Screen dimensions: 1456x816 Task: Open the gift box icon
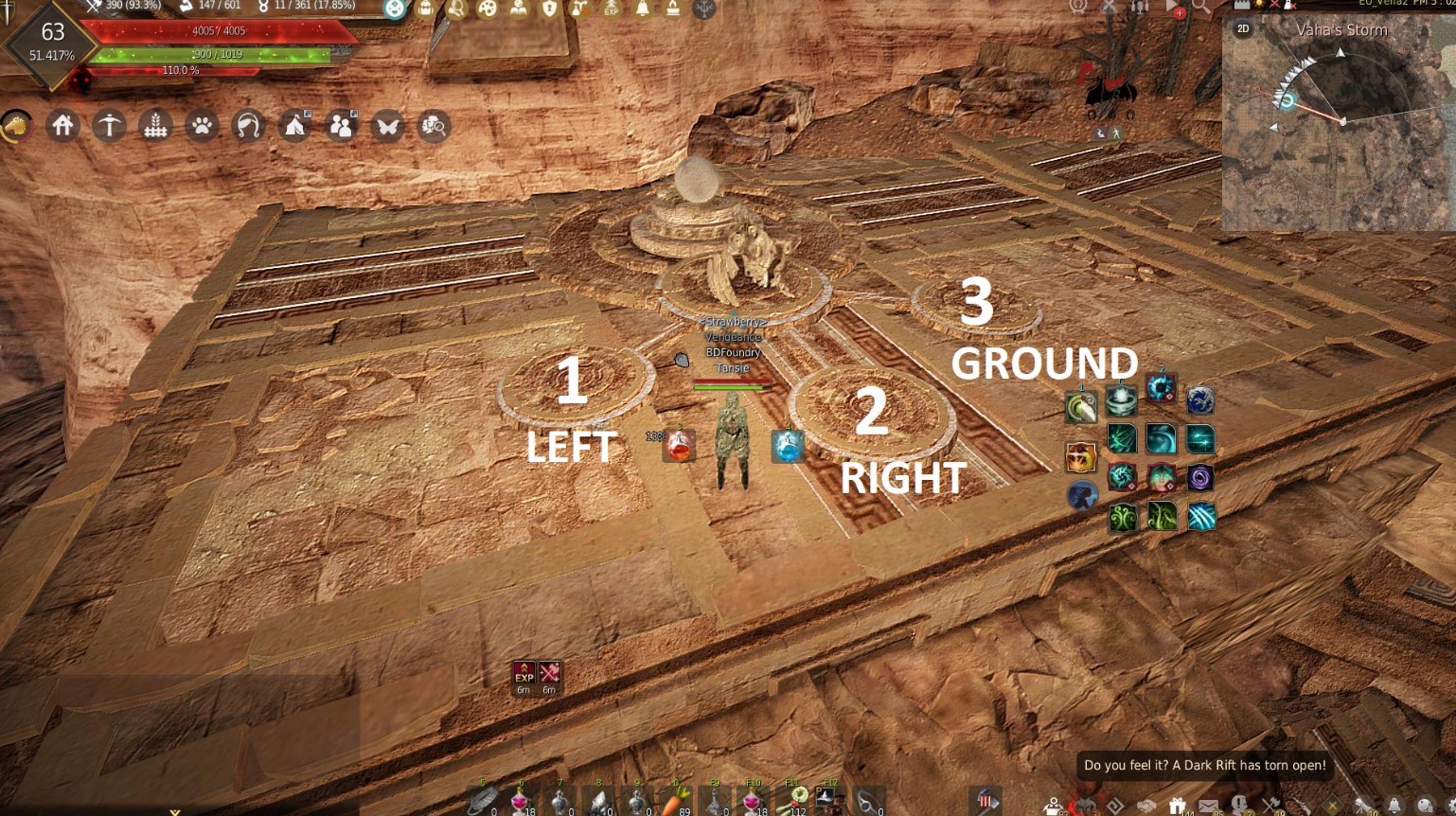coord(1177,806)
